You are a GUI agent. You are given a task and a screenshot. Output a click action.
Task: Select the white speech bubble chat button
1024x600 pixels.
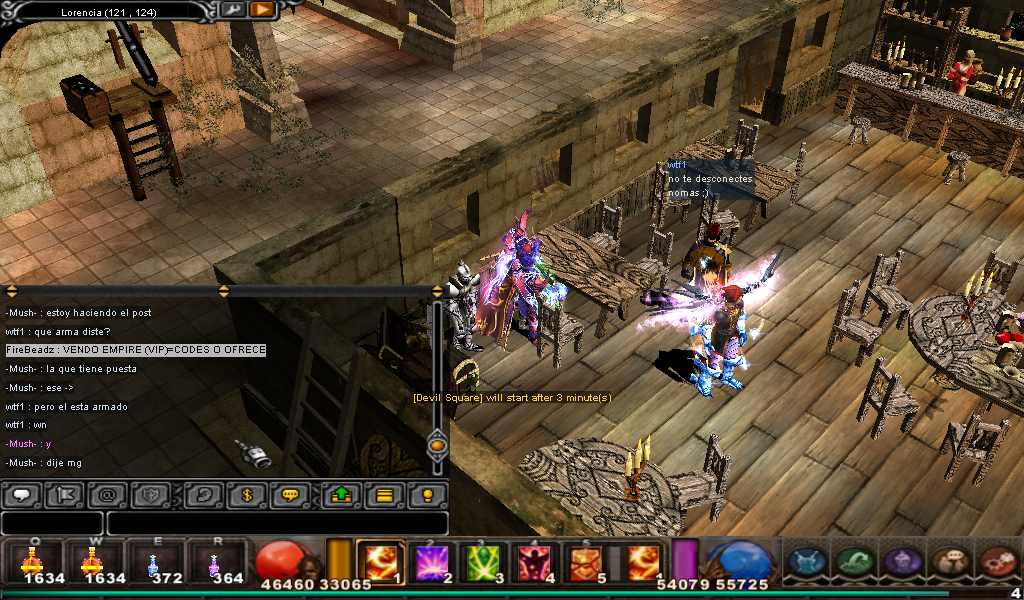[x=22, y=494]
